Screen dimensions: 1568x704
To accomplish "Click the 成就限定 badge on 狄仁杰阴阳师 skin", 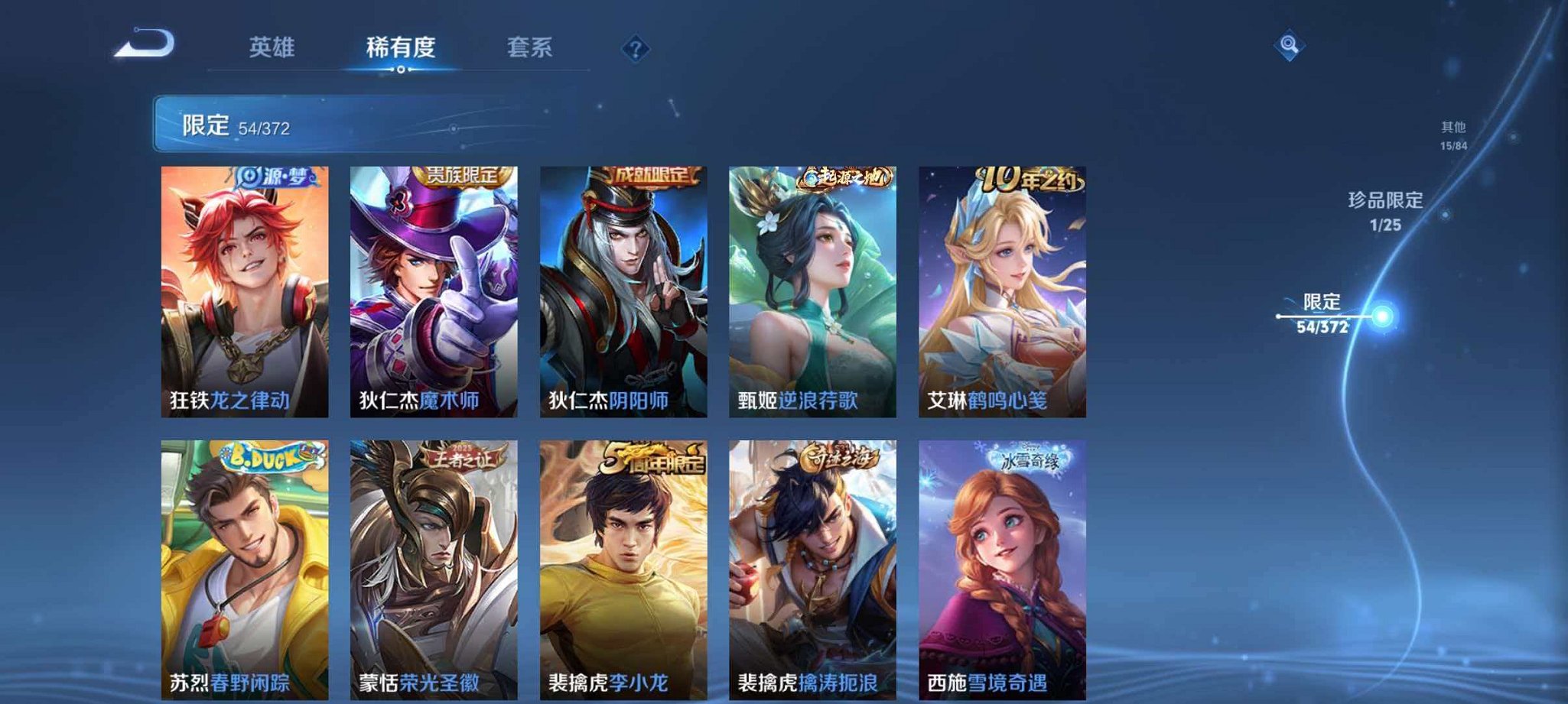I will (652, 173).
